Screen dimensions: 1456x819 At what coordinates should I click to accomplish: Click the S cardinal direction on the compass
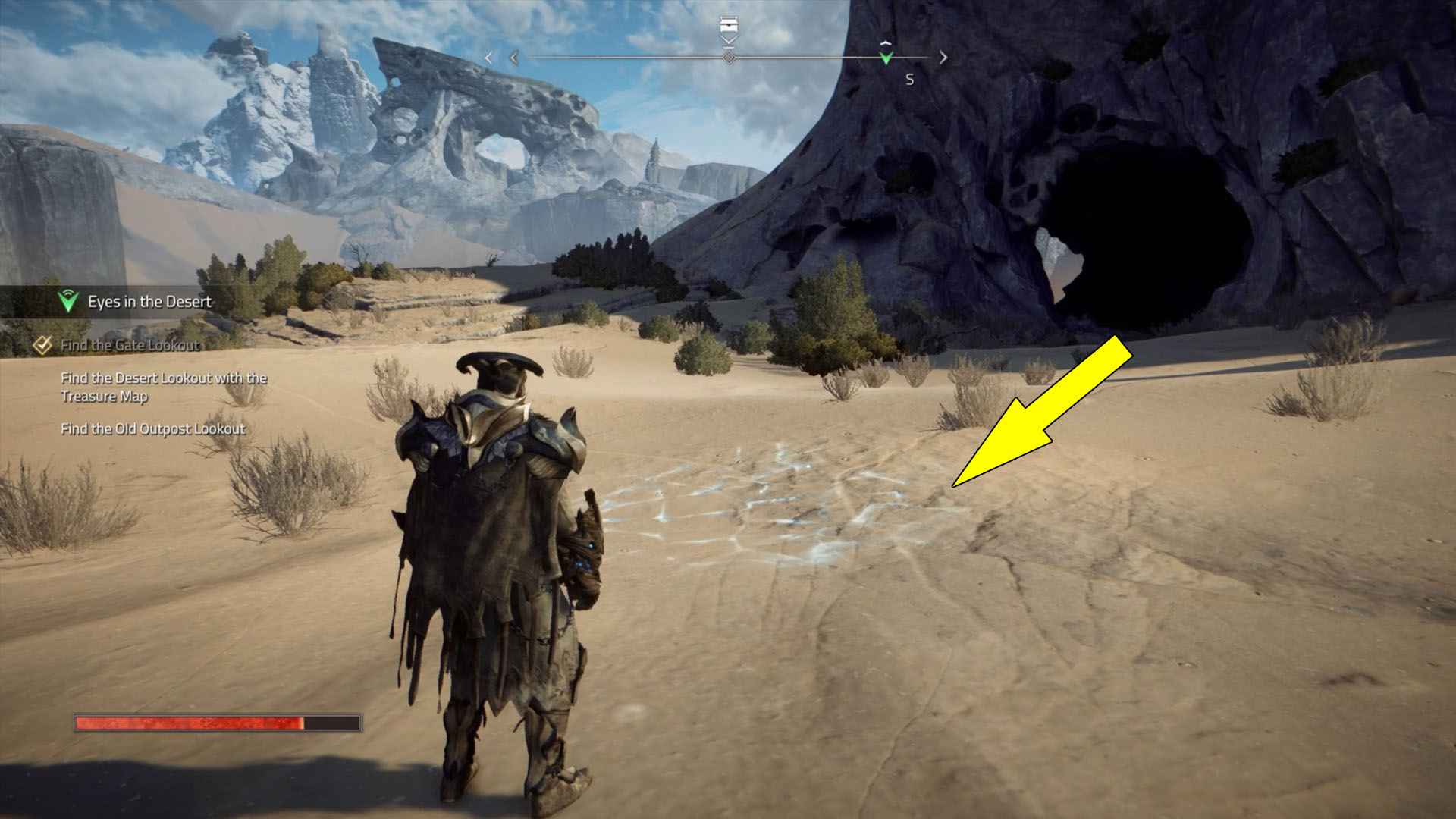(909, 77)
